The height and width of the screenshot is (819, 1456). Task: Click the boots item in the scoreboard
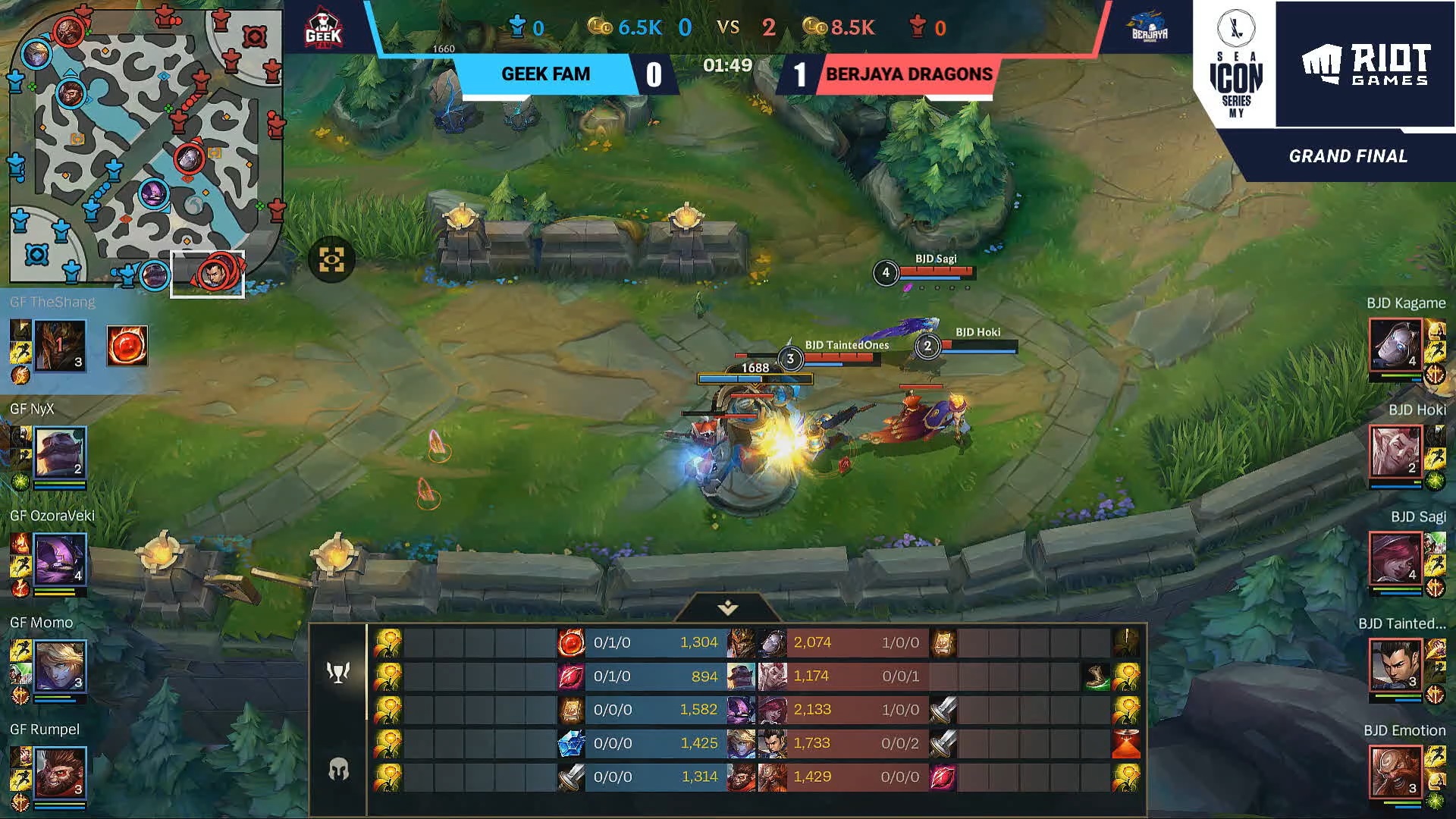[x=1096, y=676]
